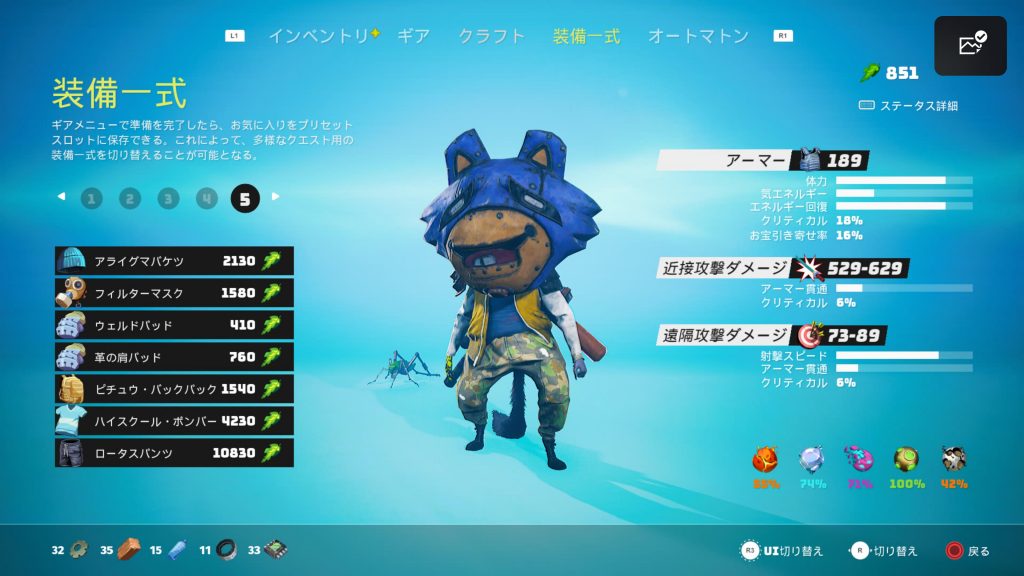Select the ピチュウ・バックパック gear row
The height and width of the screenshot is (576, 1024).
click(174, 389)
